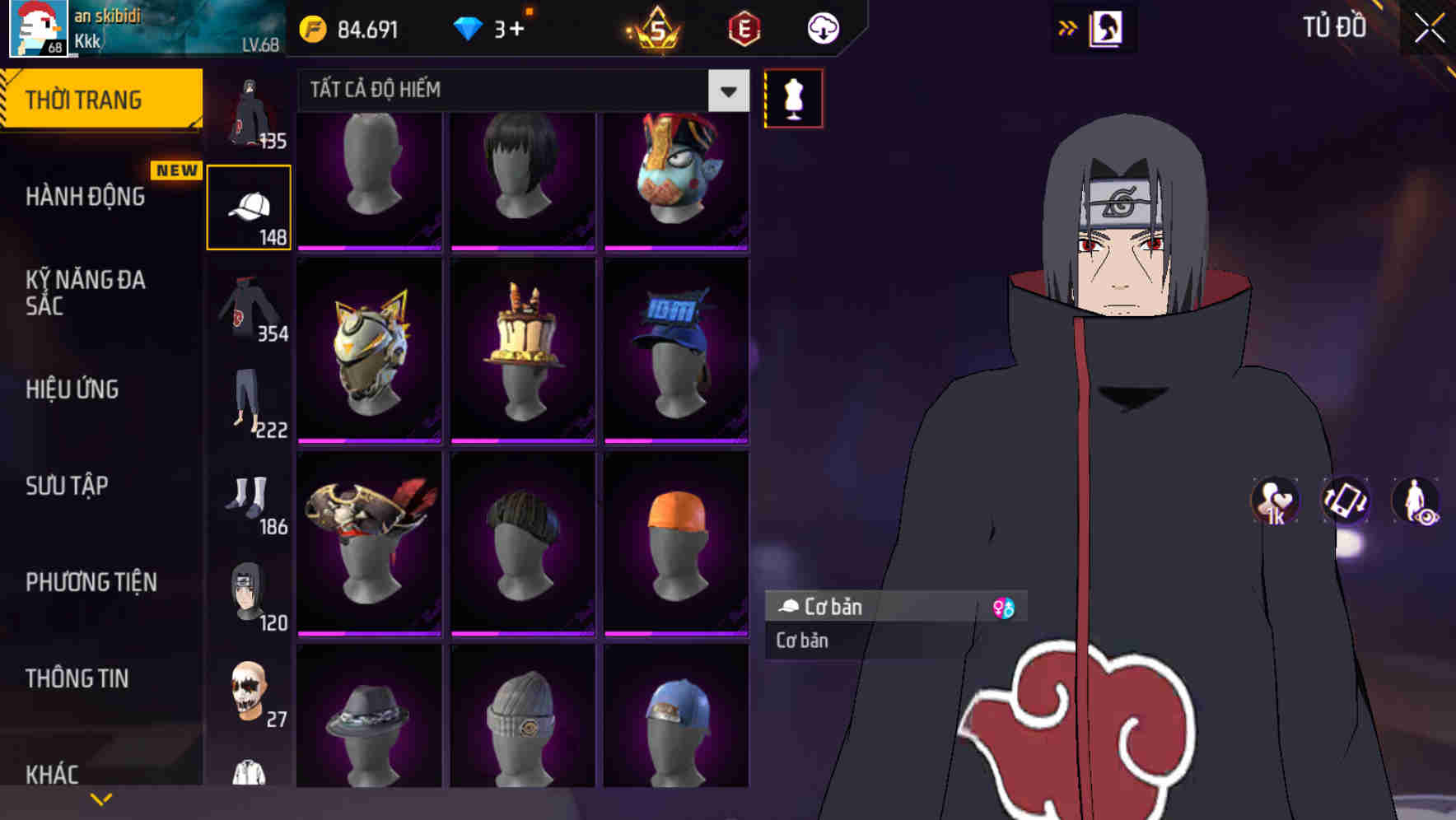Select the orange bandana hat thumbnail

pos(675,542)
